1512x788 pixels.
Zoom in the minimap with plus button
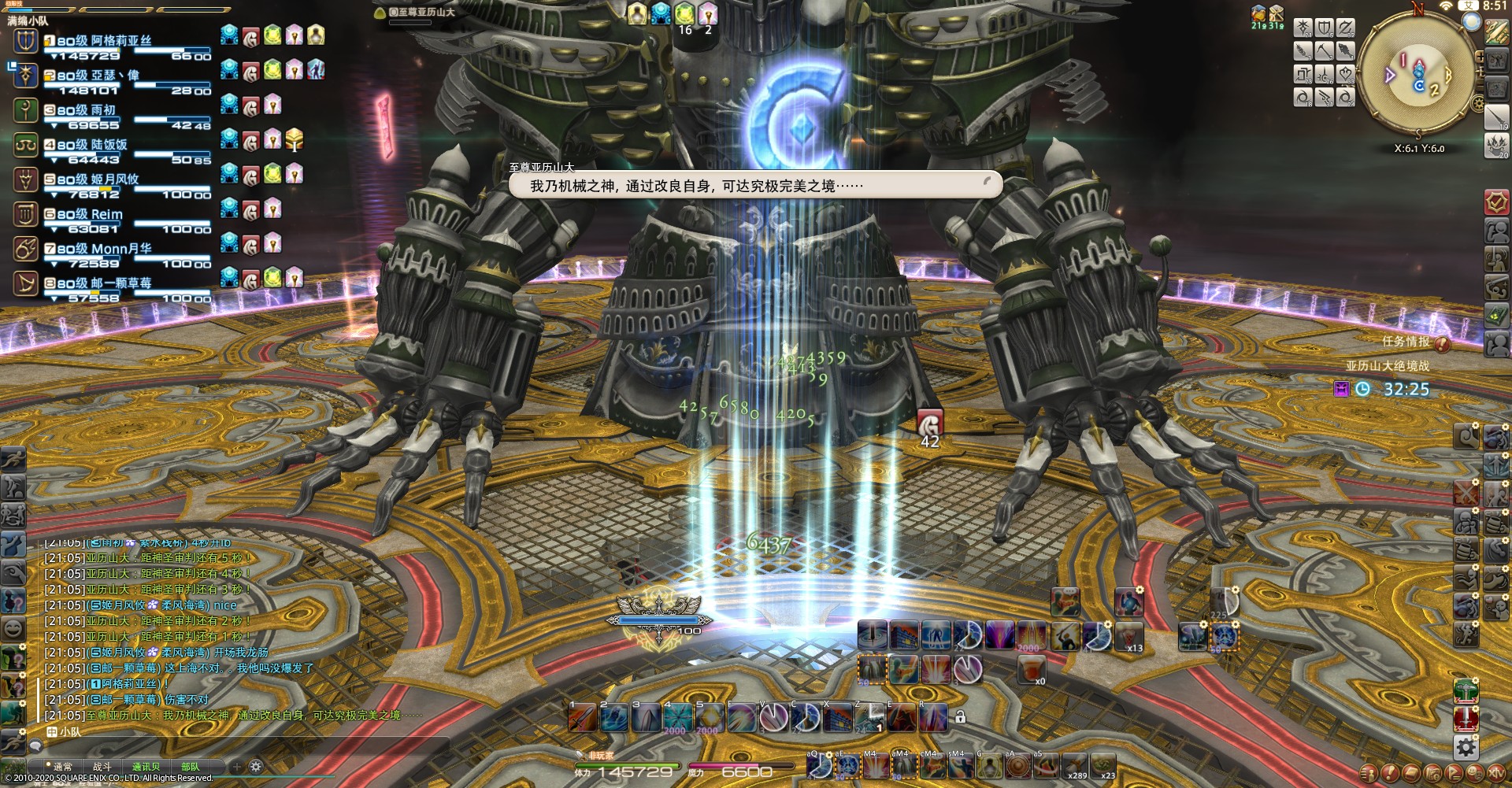click(x=1480, y=57)
